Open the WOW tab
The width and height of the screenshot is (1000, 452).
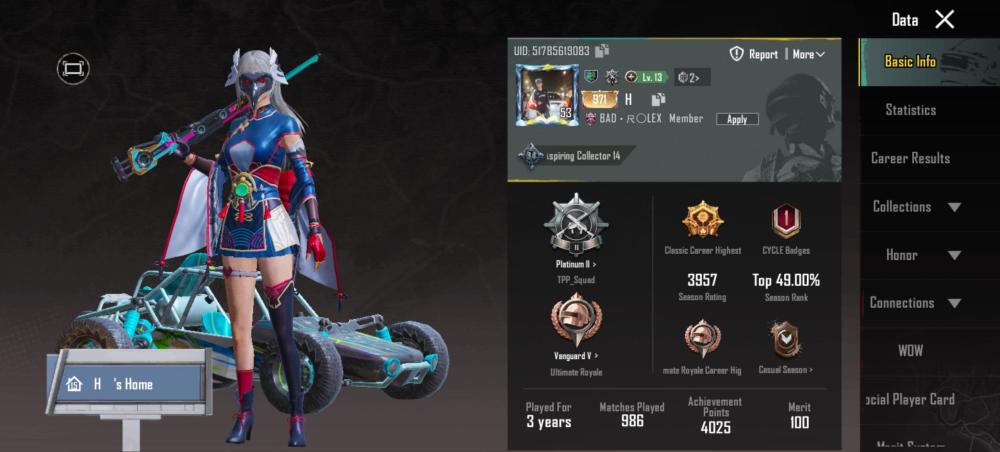tap(910, 351)
